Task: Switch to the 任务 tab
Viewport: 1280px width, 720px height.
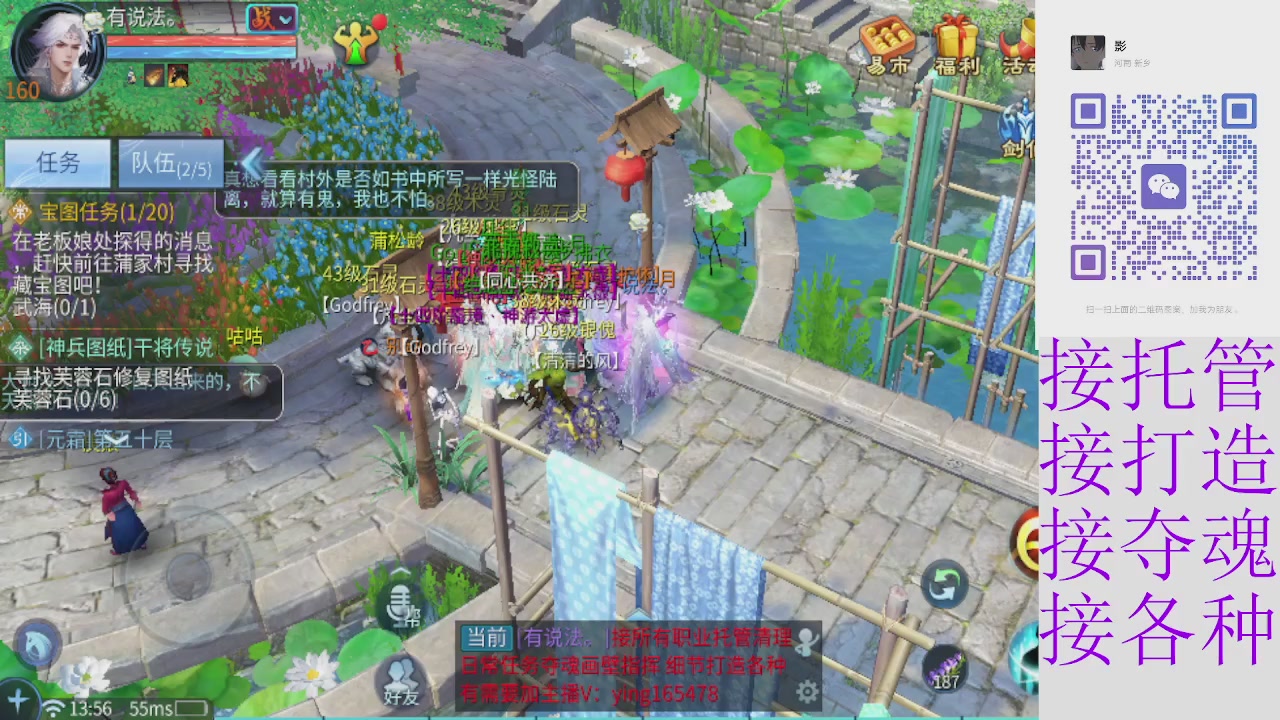Action: (x=57, y=163)
